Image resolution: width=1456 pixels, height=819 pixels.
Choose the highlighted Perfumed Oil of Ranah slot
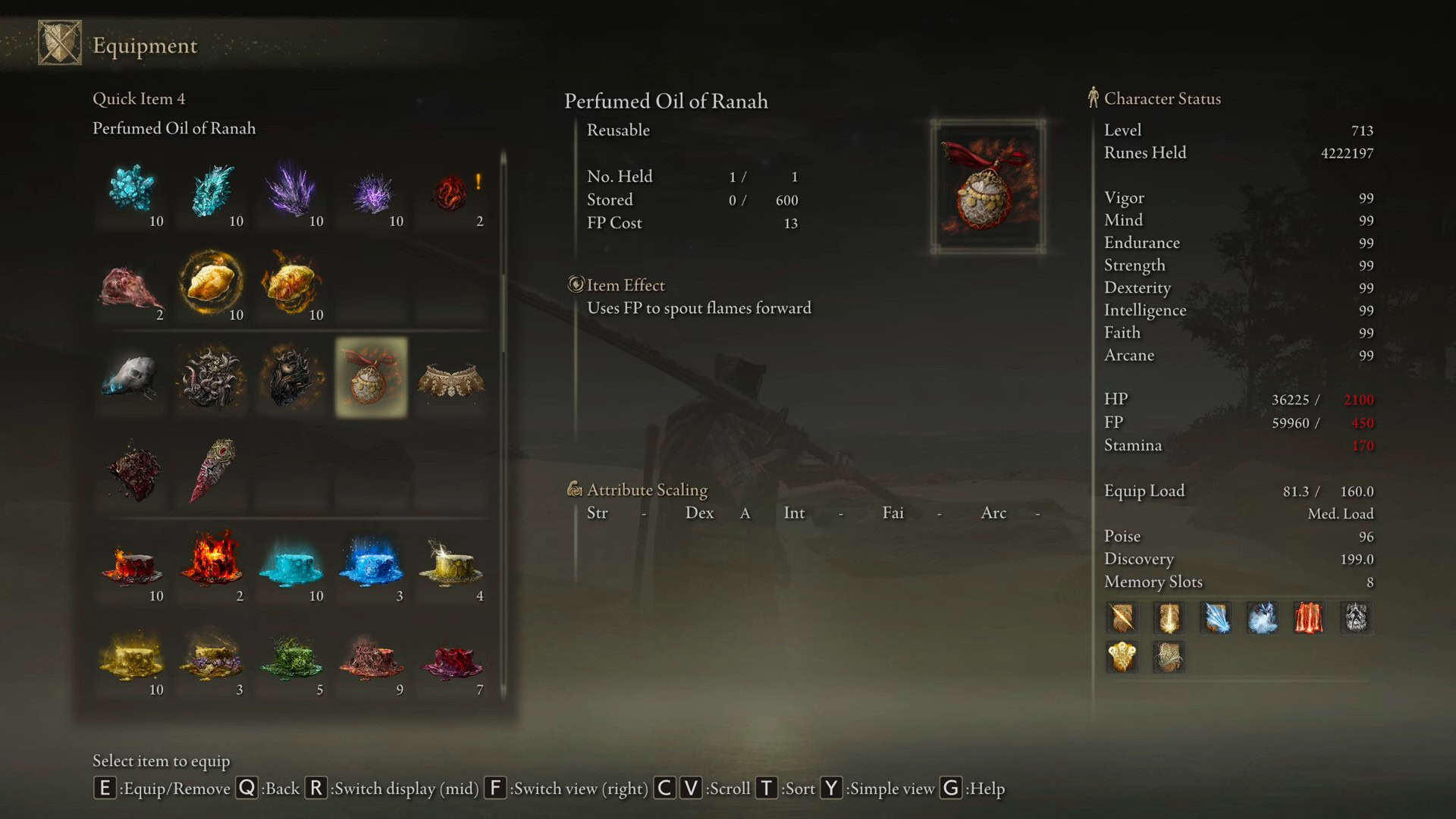(x=372, y=377)
